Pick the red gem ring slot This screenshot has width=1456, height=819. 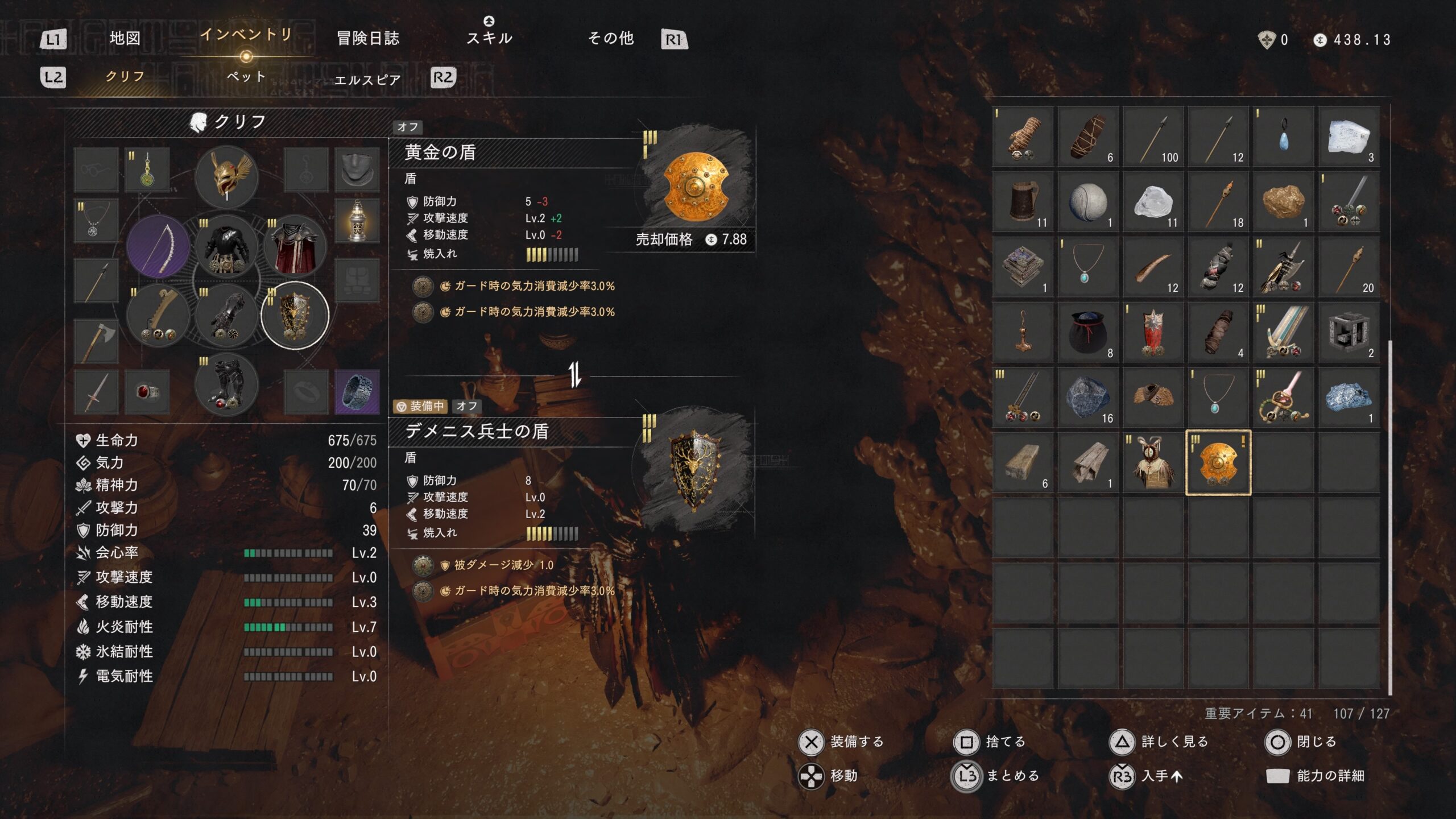(147, 392)
